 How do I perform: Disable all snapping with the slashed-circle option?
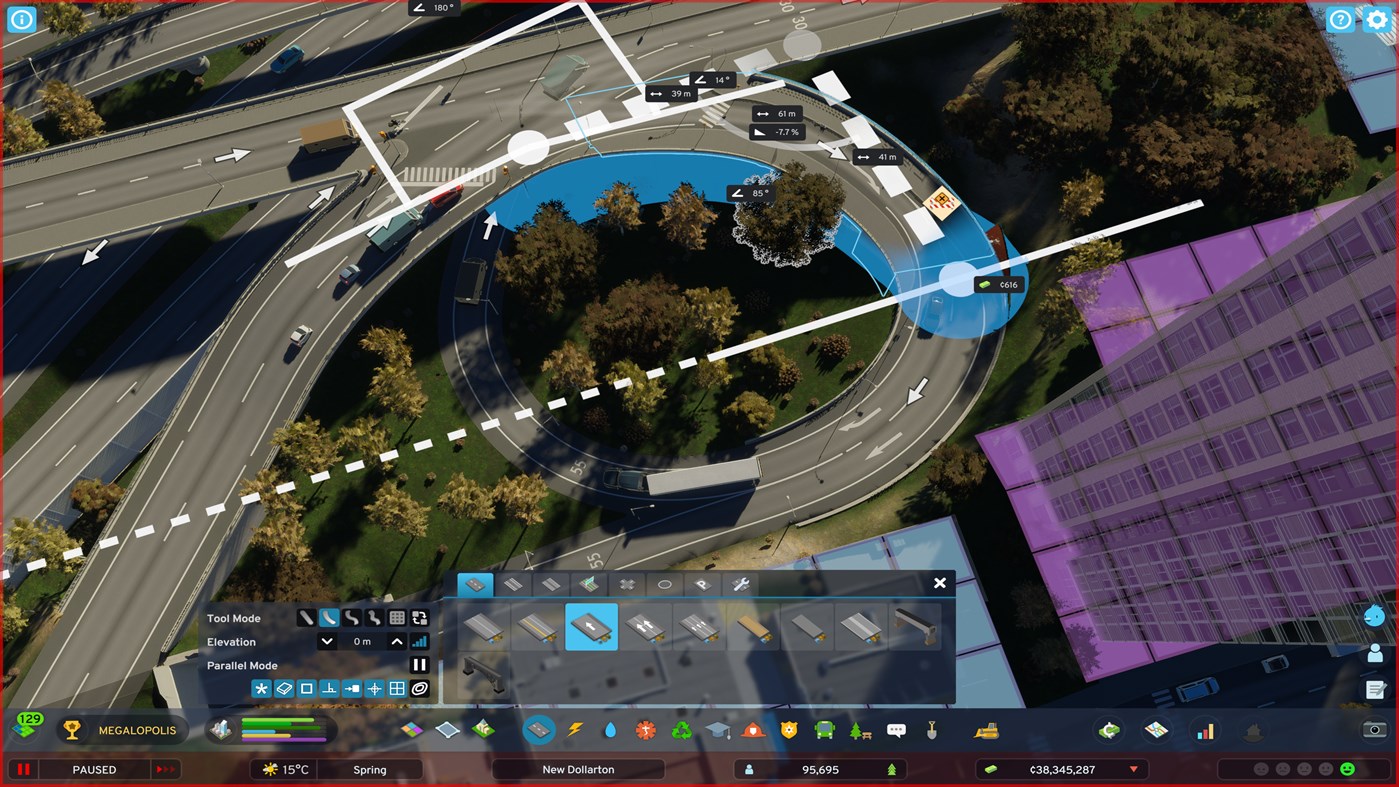[x=420, y=688]
